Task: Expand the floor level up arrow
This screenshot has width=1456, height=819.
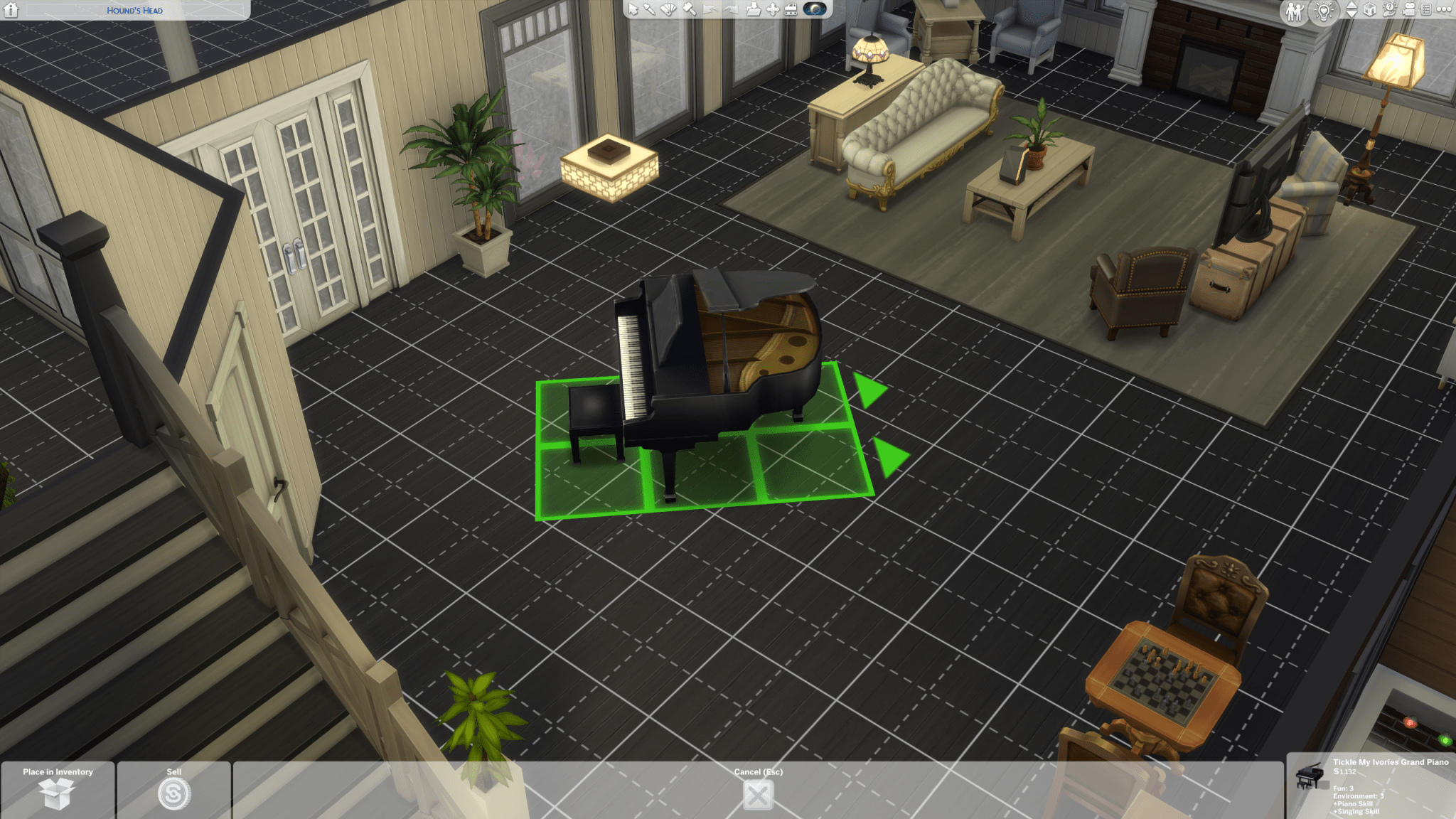Action: [x=1351, y=6]
